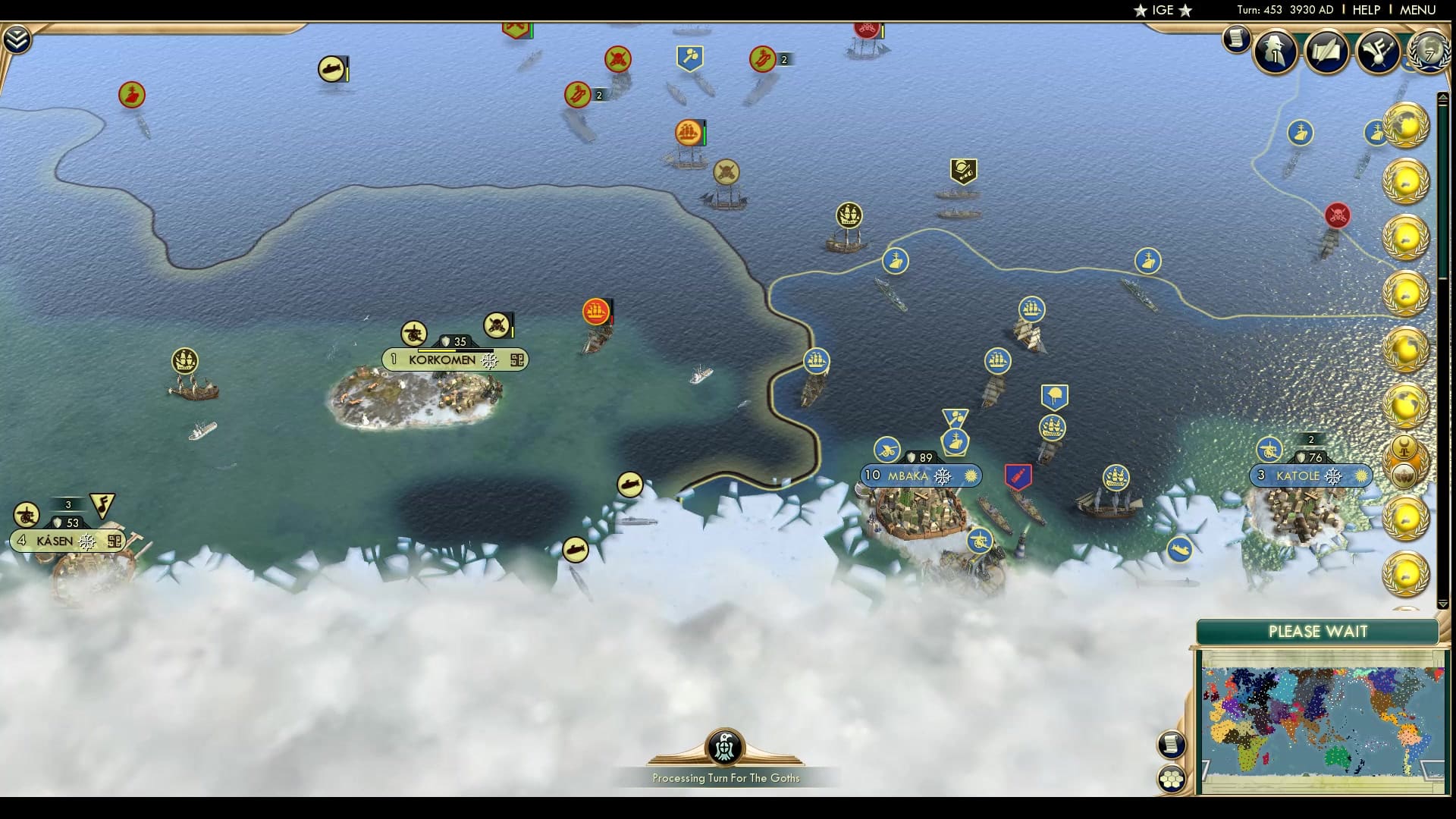1456x819 pixels.
Task: Select the skull-and-crossbones privateer flag near Korkomen
Action: point(497,326)
